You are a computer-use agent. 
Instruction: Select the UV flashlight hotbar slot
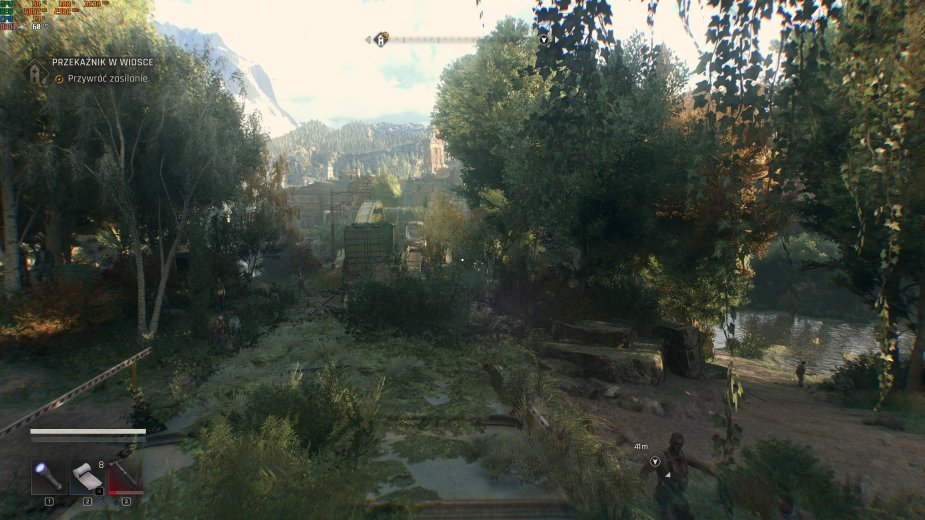click(x=48, y=477)
